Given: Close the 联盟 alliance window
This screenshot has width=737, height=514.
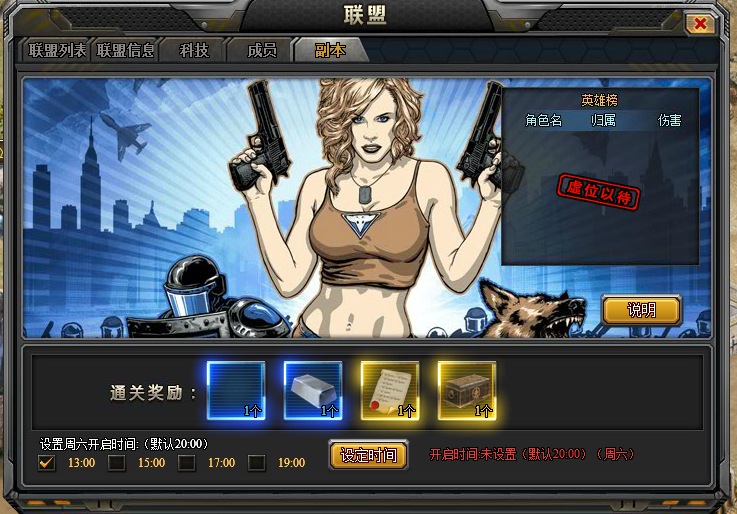Looking at the screenshot, I should click(701, 24).
